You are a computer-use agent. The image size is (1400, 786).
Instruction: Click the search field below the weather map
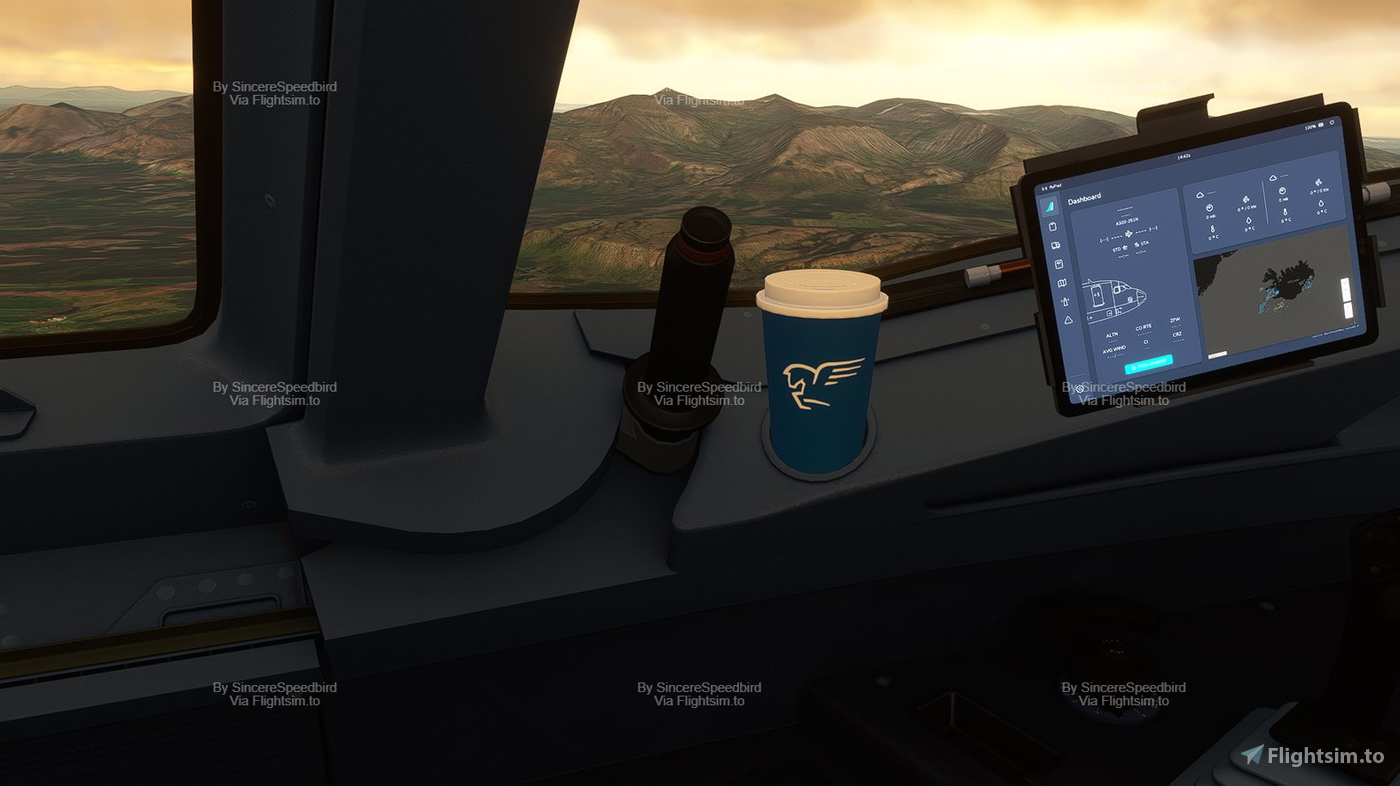[x=1218, y=354]
